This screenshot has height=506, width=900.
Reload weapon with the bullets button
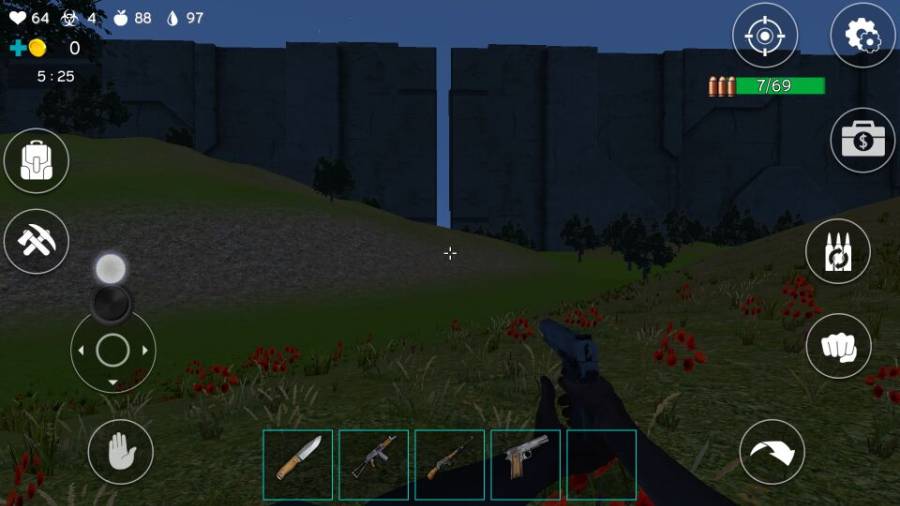click(x=837, y=251)
